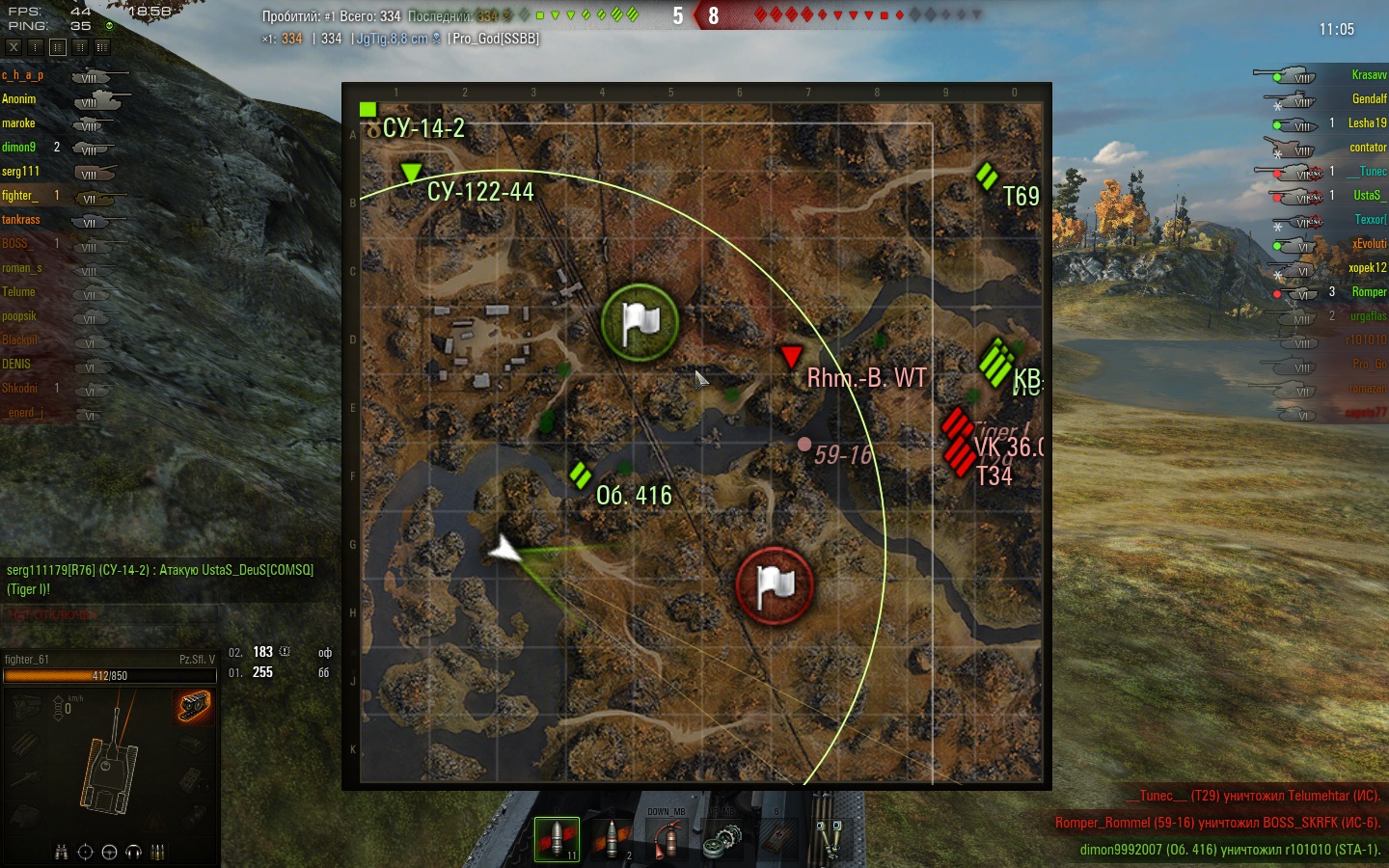Click the damaged tracks module indicator
The width and height of the screenshot is (1389, 868).
coord(194,707)
